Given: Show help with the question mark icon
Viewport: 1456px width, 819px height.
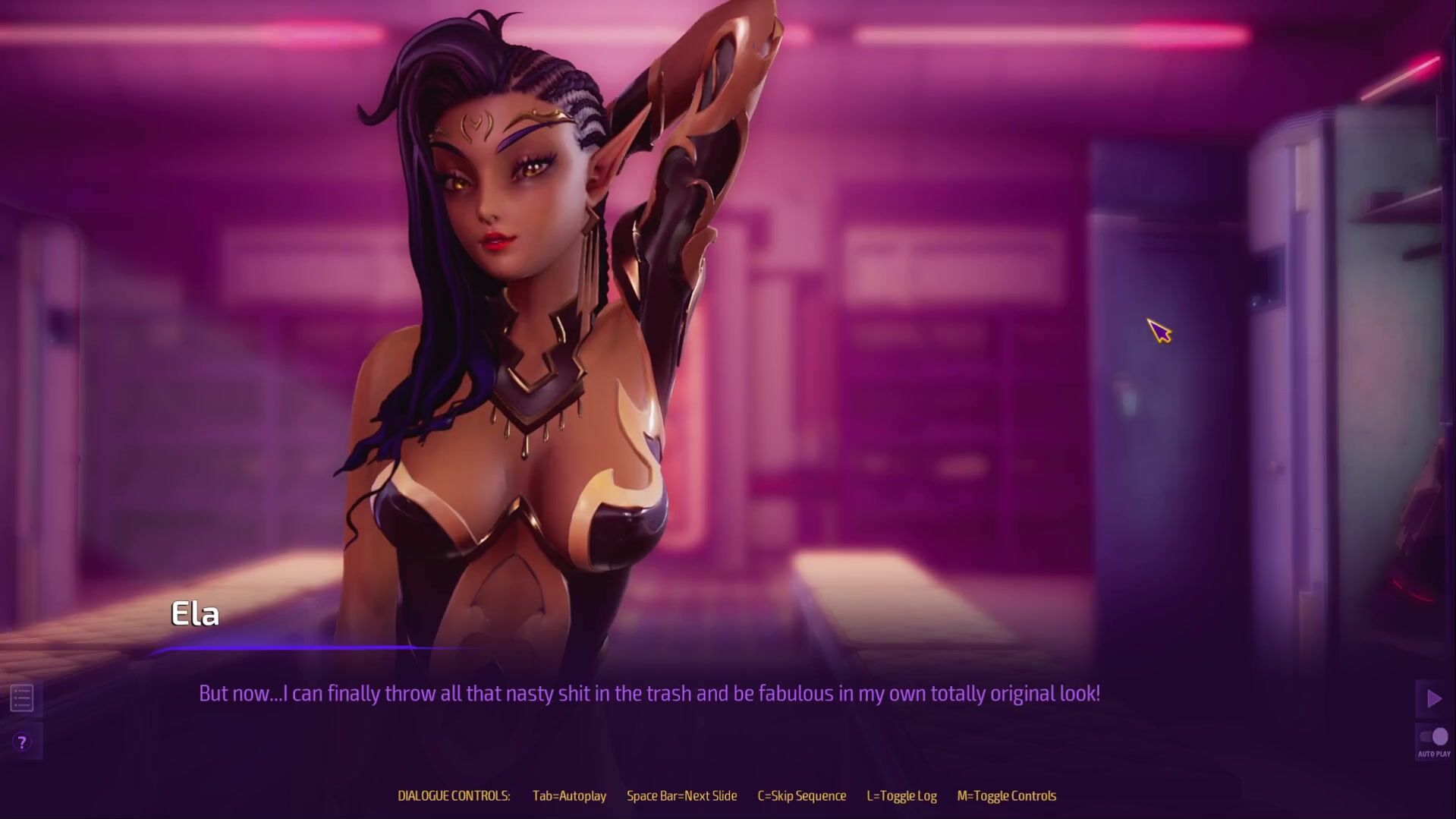Looking at the screenshot, I should 22,742.
